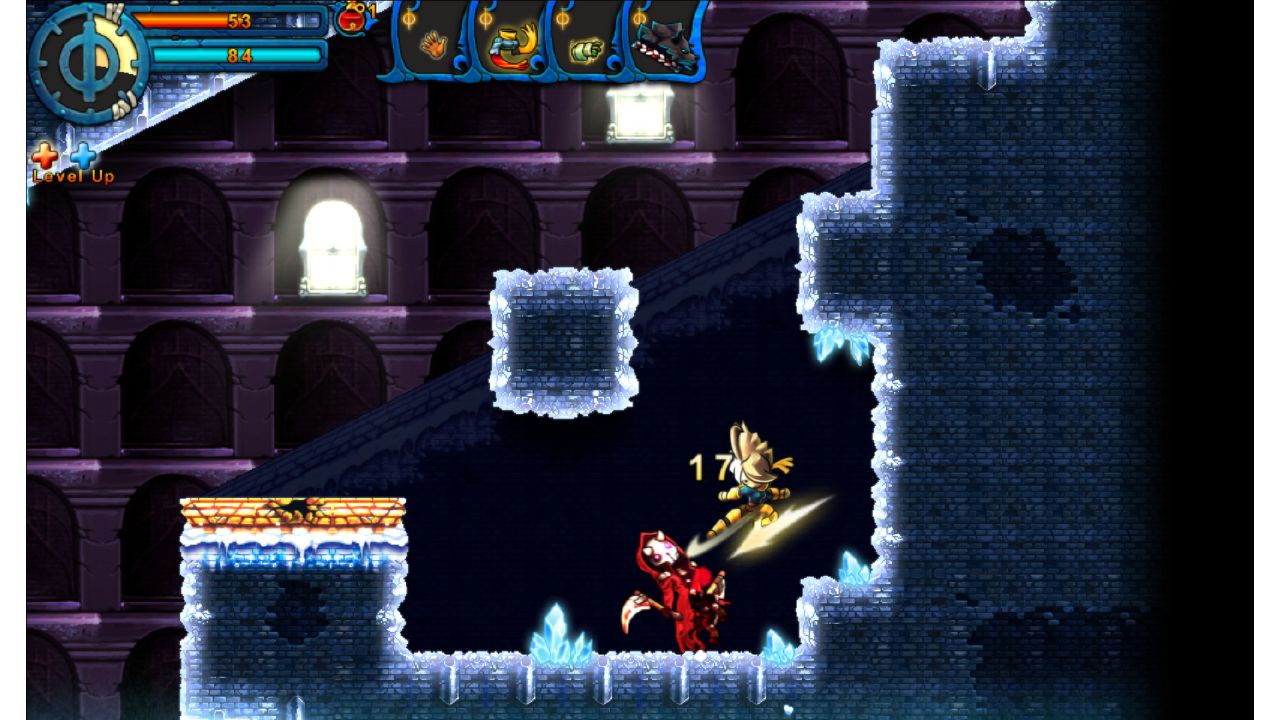
Task: Click the blue plus Level Up icon
Action: 84,156
